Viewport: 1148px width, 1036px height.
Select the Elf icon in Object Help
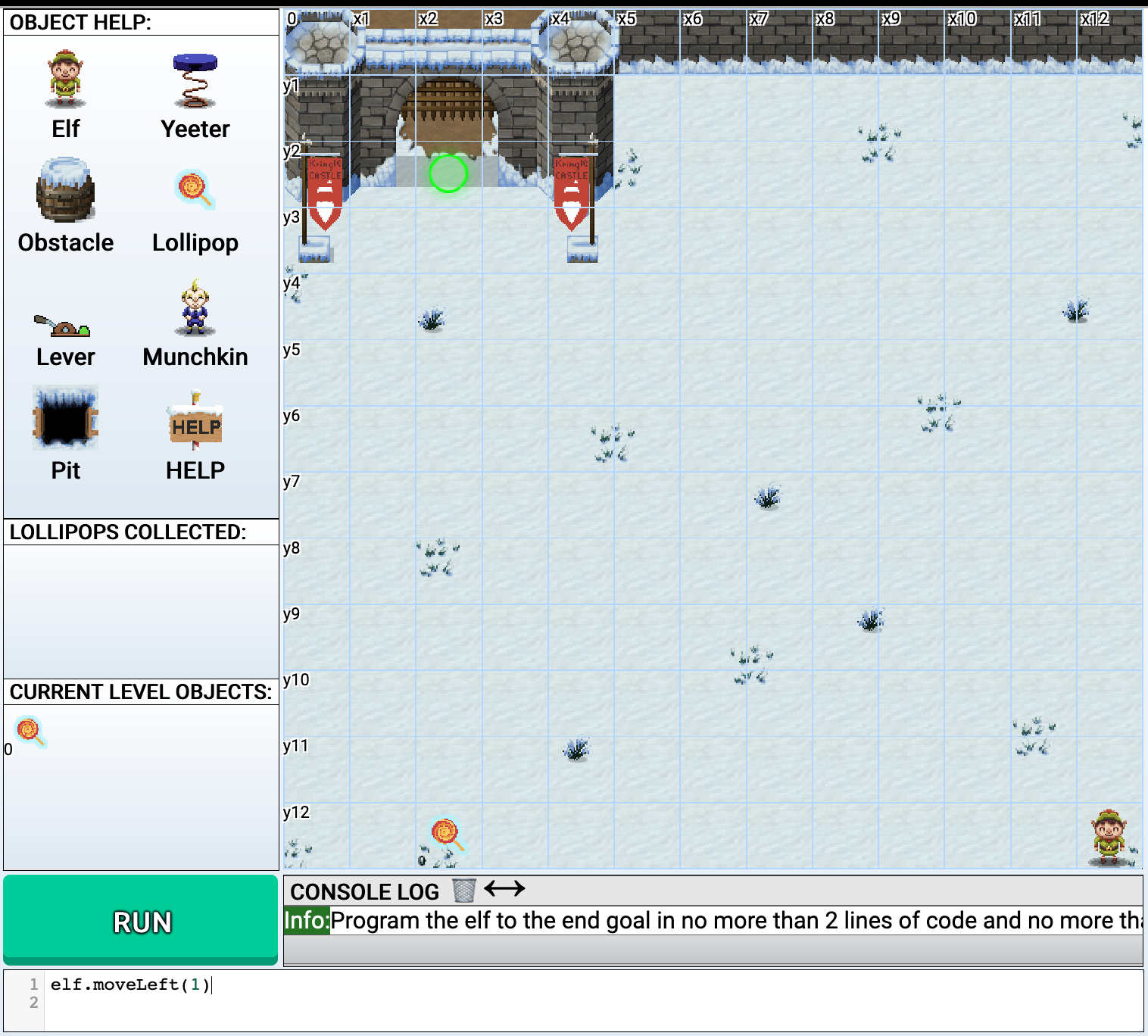pos(65,80)
